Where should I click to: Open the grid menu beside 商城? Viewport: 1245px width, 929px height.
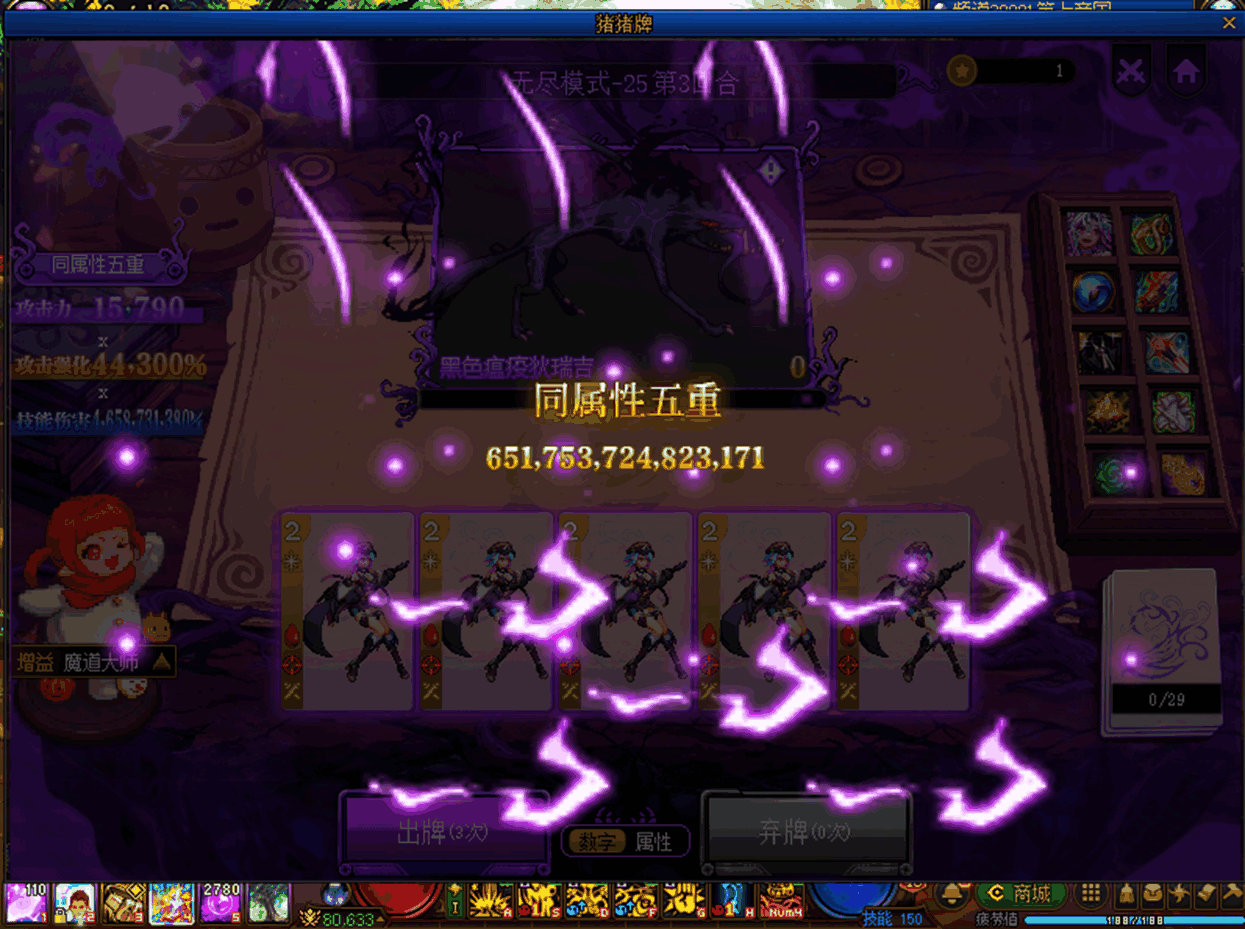coord(1091,893)
